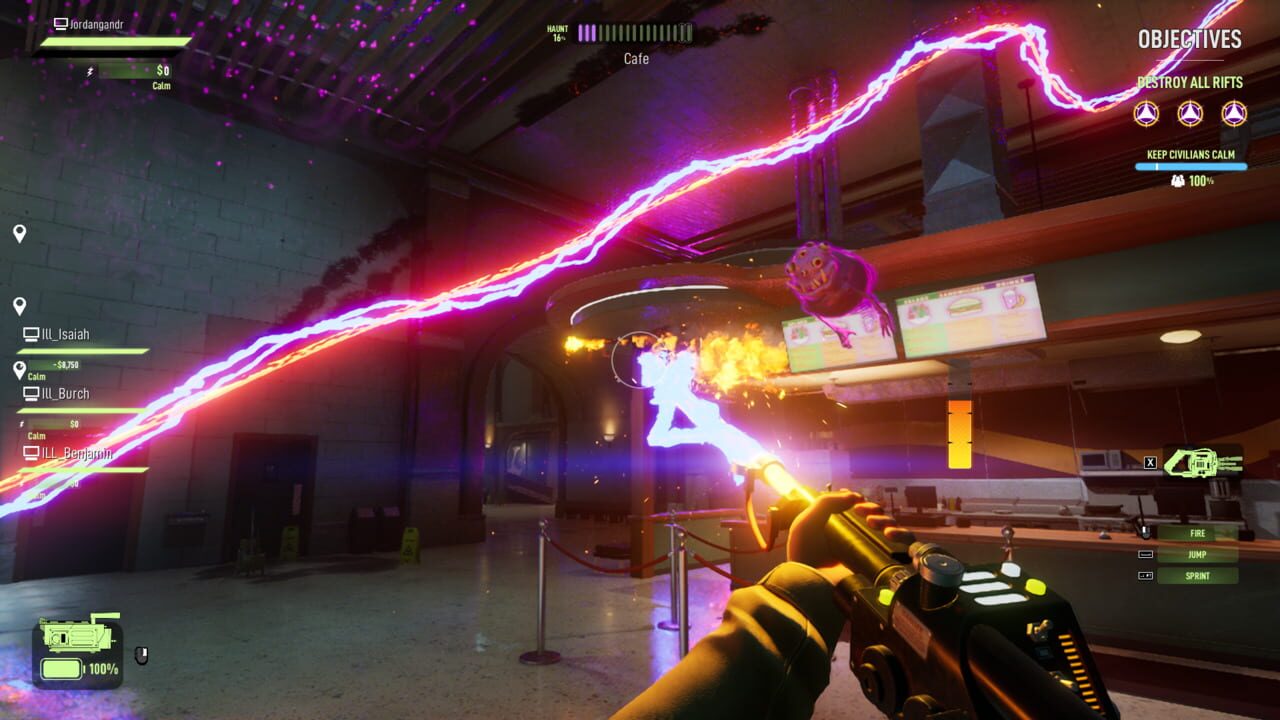Select the rightmost rift objective icon
This screenshot has height=720, width=1280.
click(1232, 114)
